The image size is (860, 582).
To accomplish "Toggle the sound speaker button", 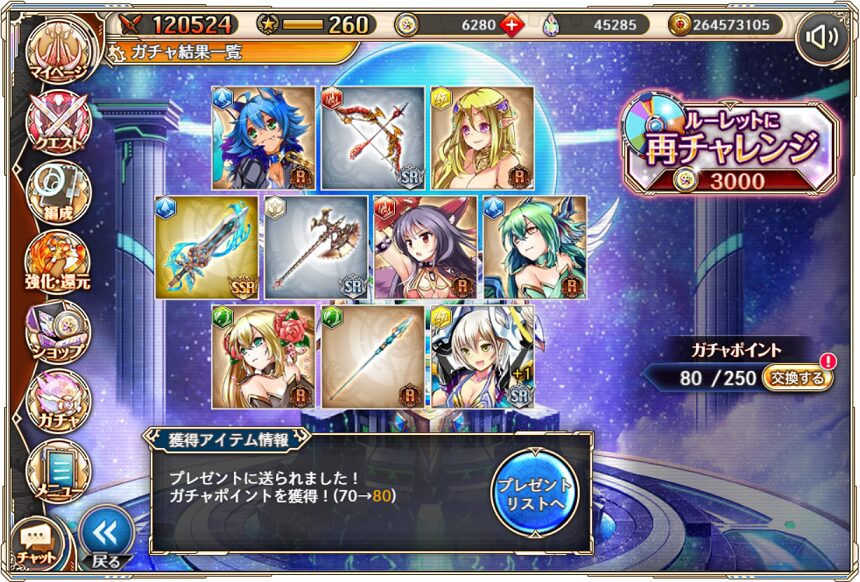I will [821, 38].
